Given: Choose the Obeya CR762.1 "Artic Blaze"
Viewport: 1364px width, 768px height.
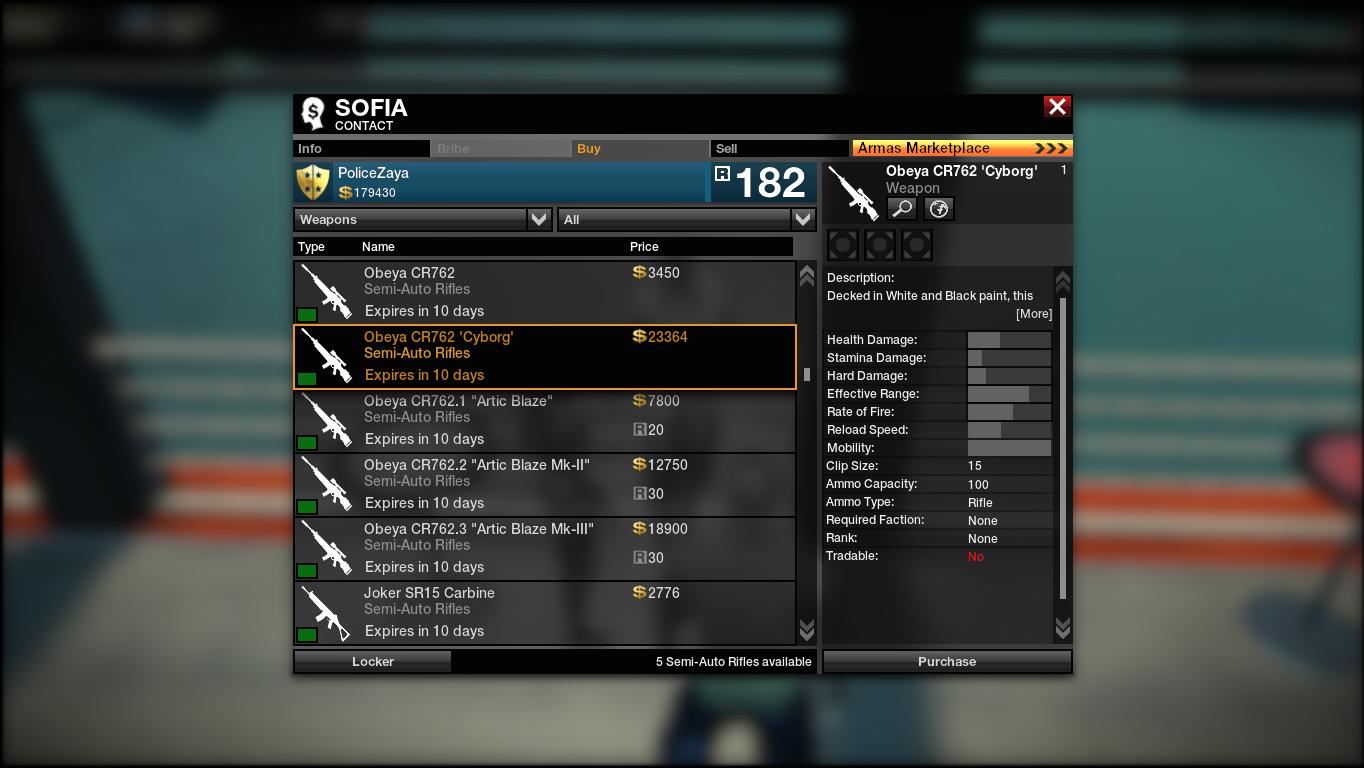Looking at the screenshot, I should (545, 420).
